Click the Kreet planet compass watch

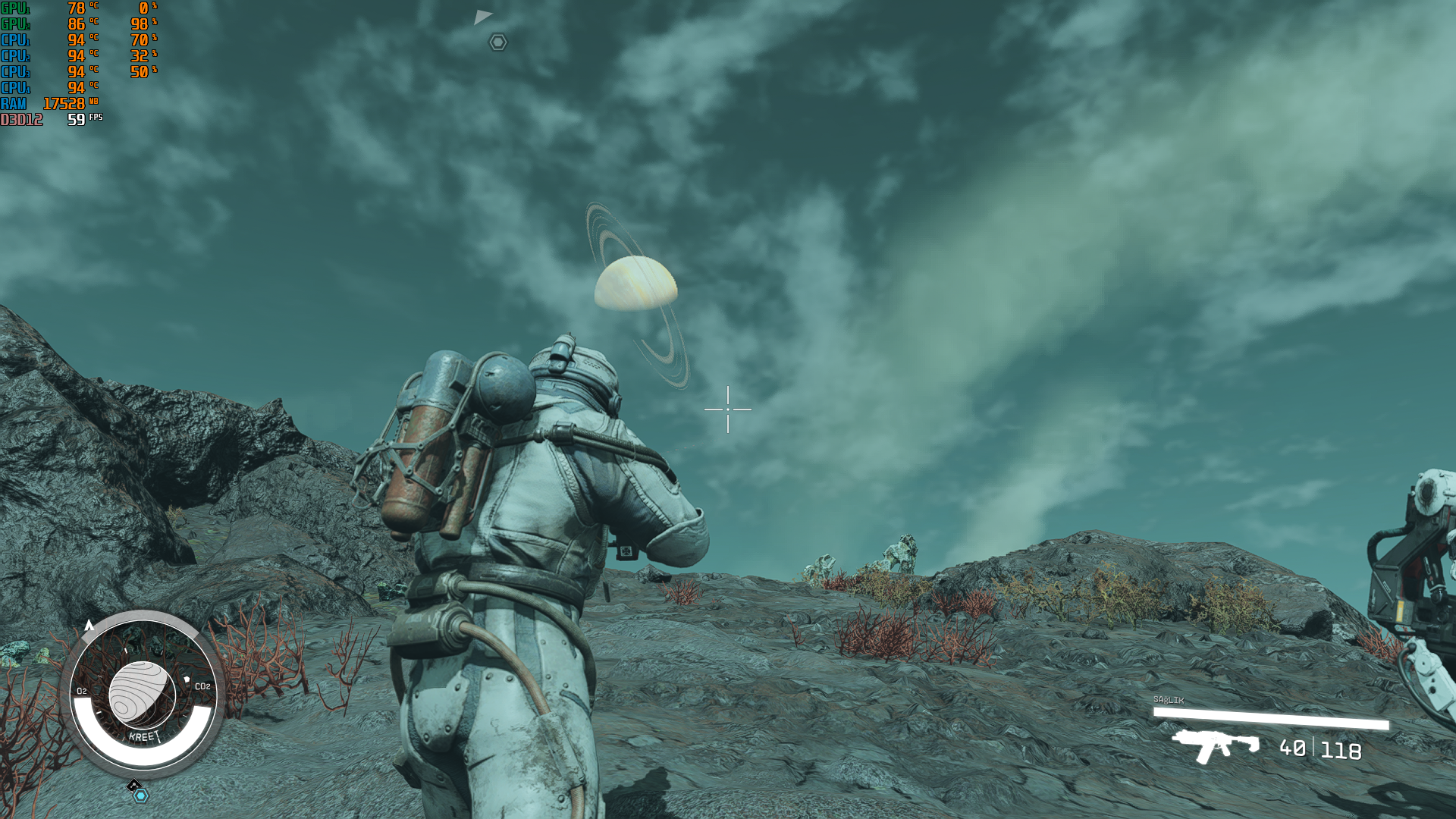(143, 692)
